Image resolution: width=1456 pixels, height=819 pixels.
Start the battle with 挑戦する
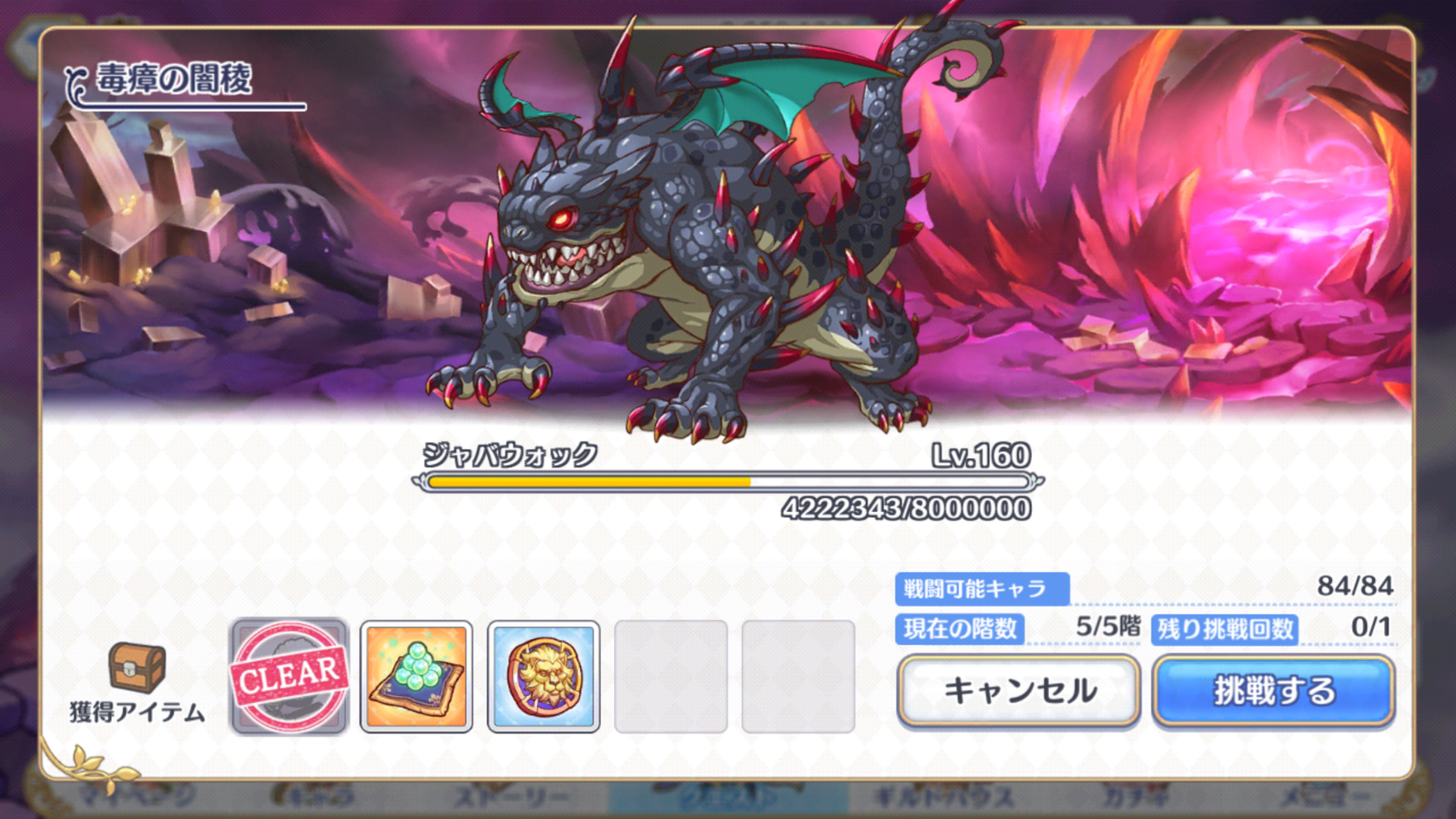click(x=1273, y=690)
